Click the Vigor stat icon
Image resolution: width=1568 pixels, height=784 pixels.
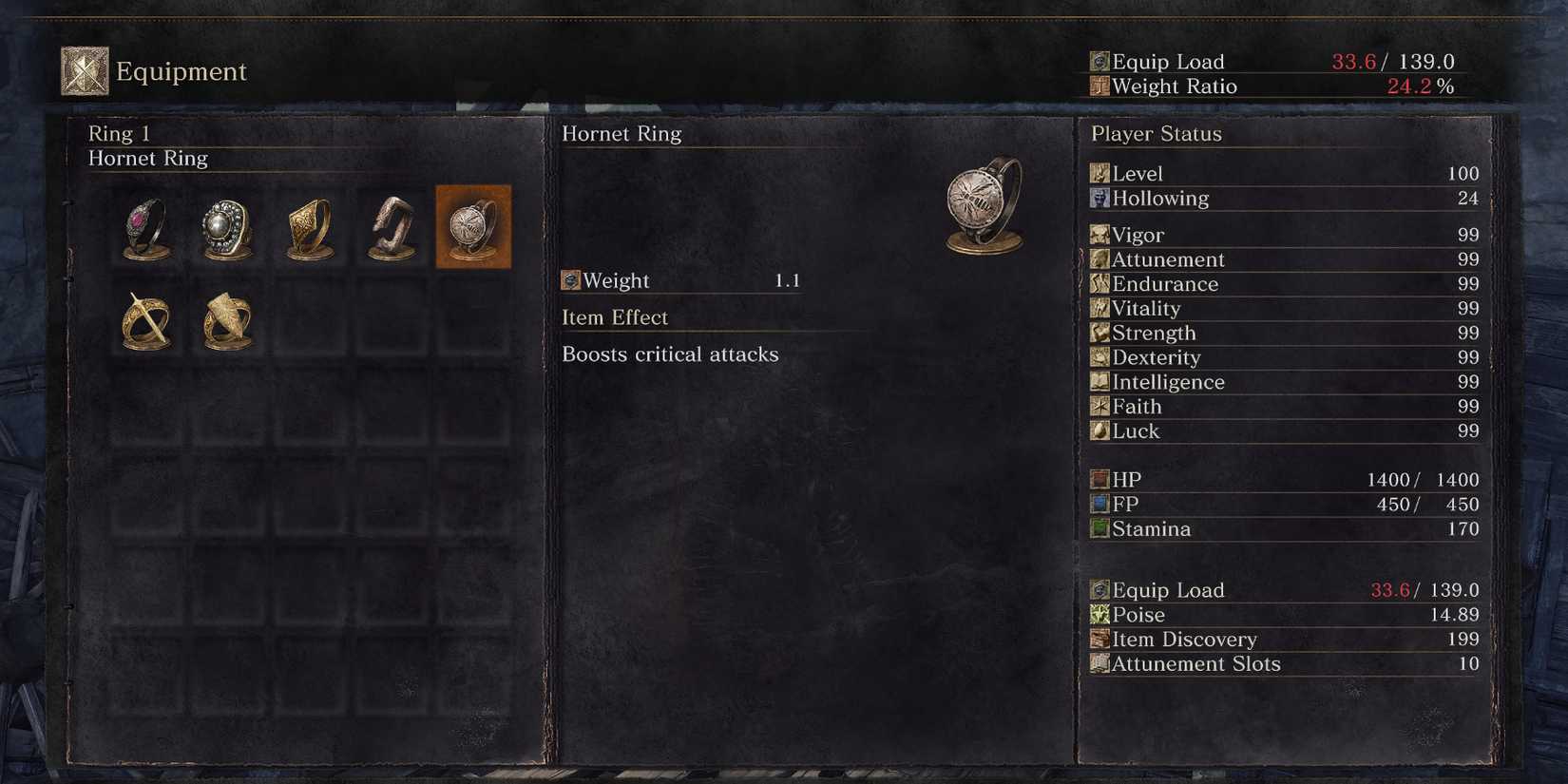(x=1100, y=235)
